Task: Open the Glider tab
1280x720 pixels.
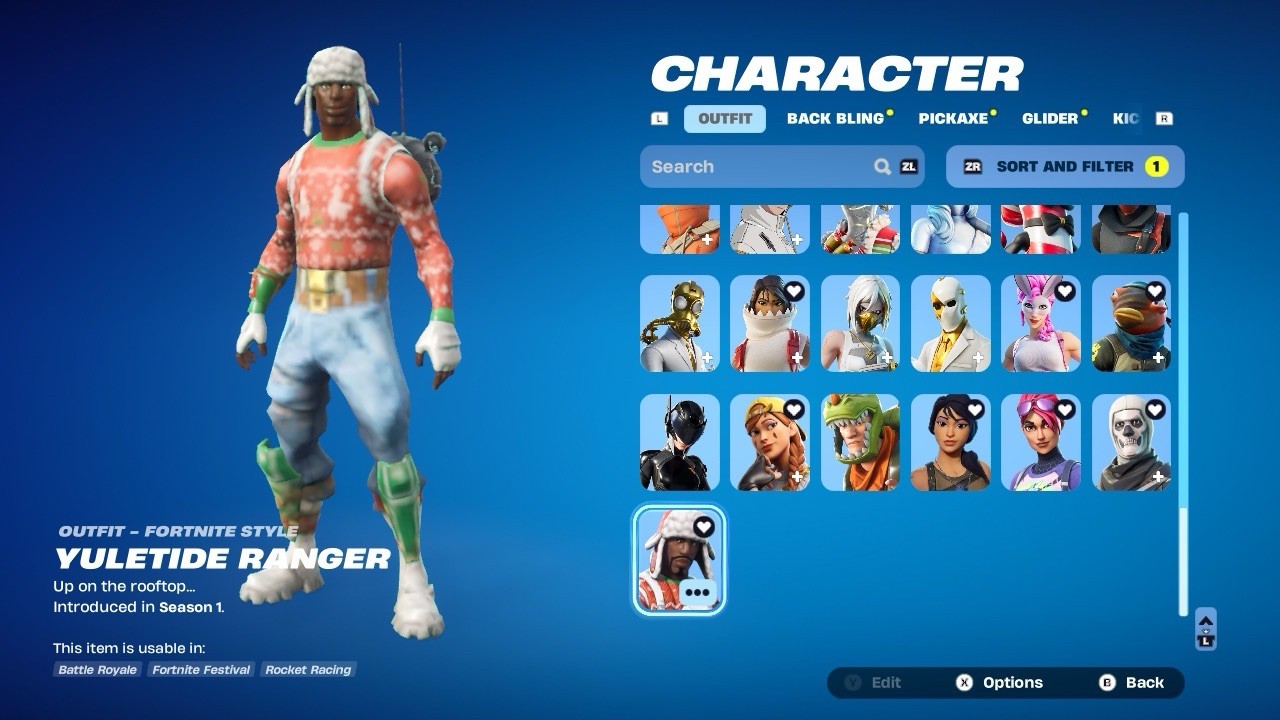Action: [1050, 119]
